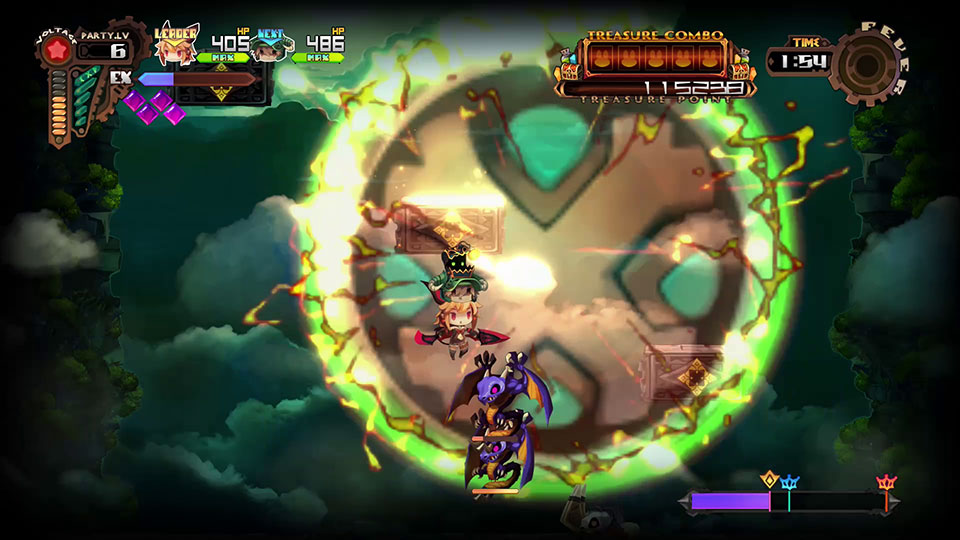Click the blue crown marker on progress bar

coord(790,484)
